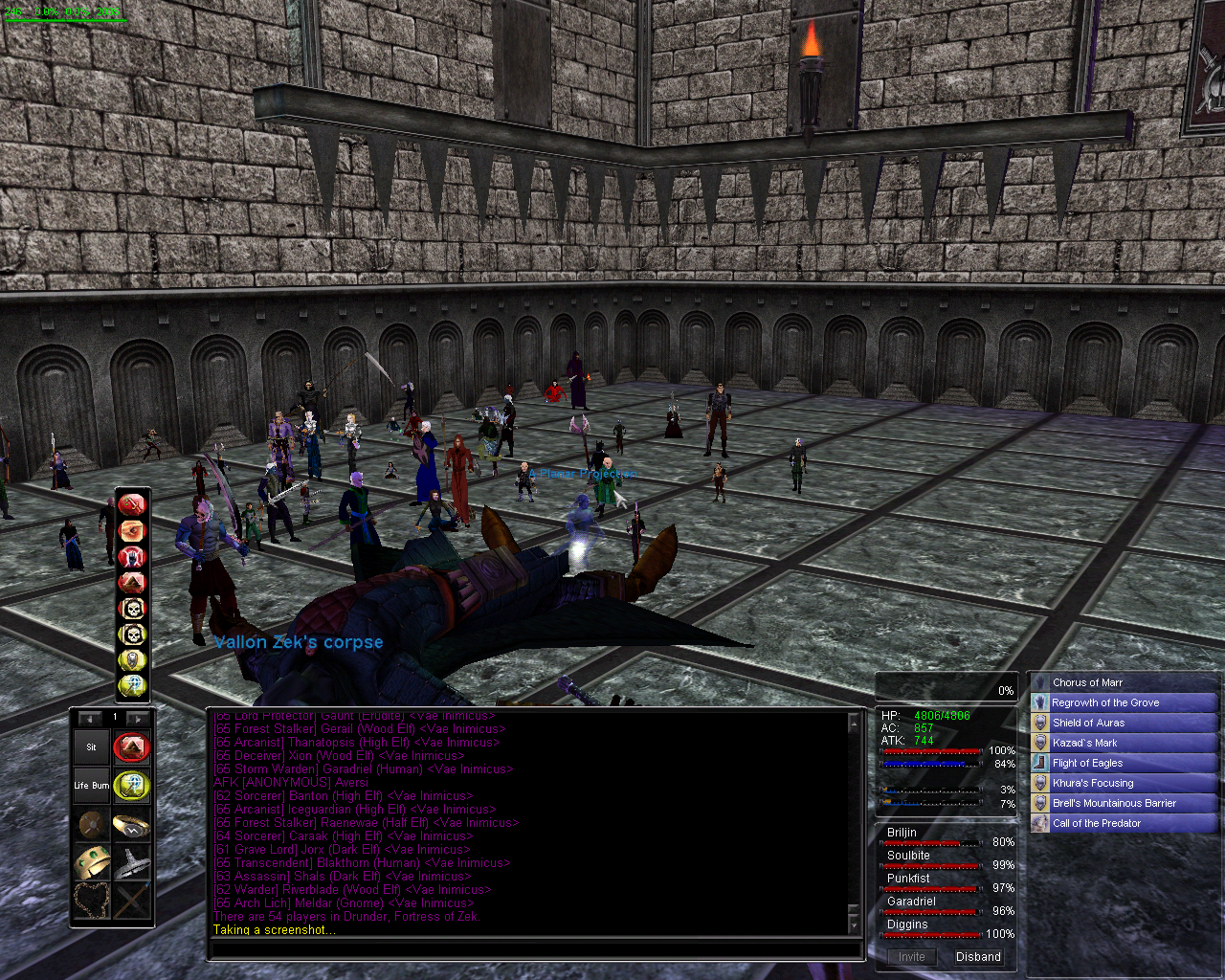
Task: Use the green-gemmed gold bracelet slot
Action: [92, 861]
